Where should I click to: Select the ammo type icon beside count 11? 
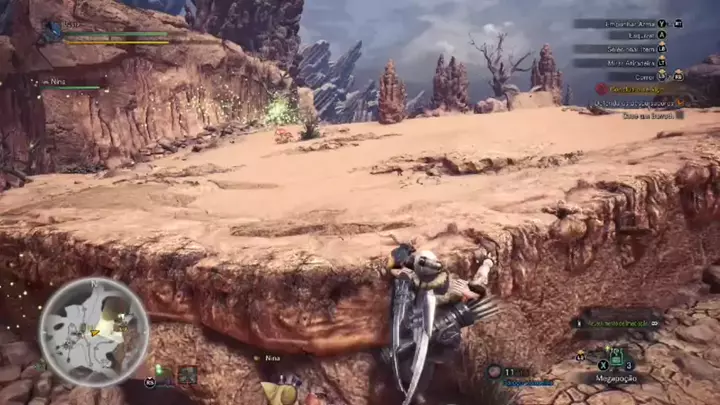pos(494,371)
